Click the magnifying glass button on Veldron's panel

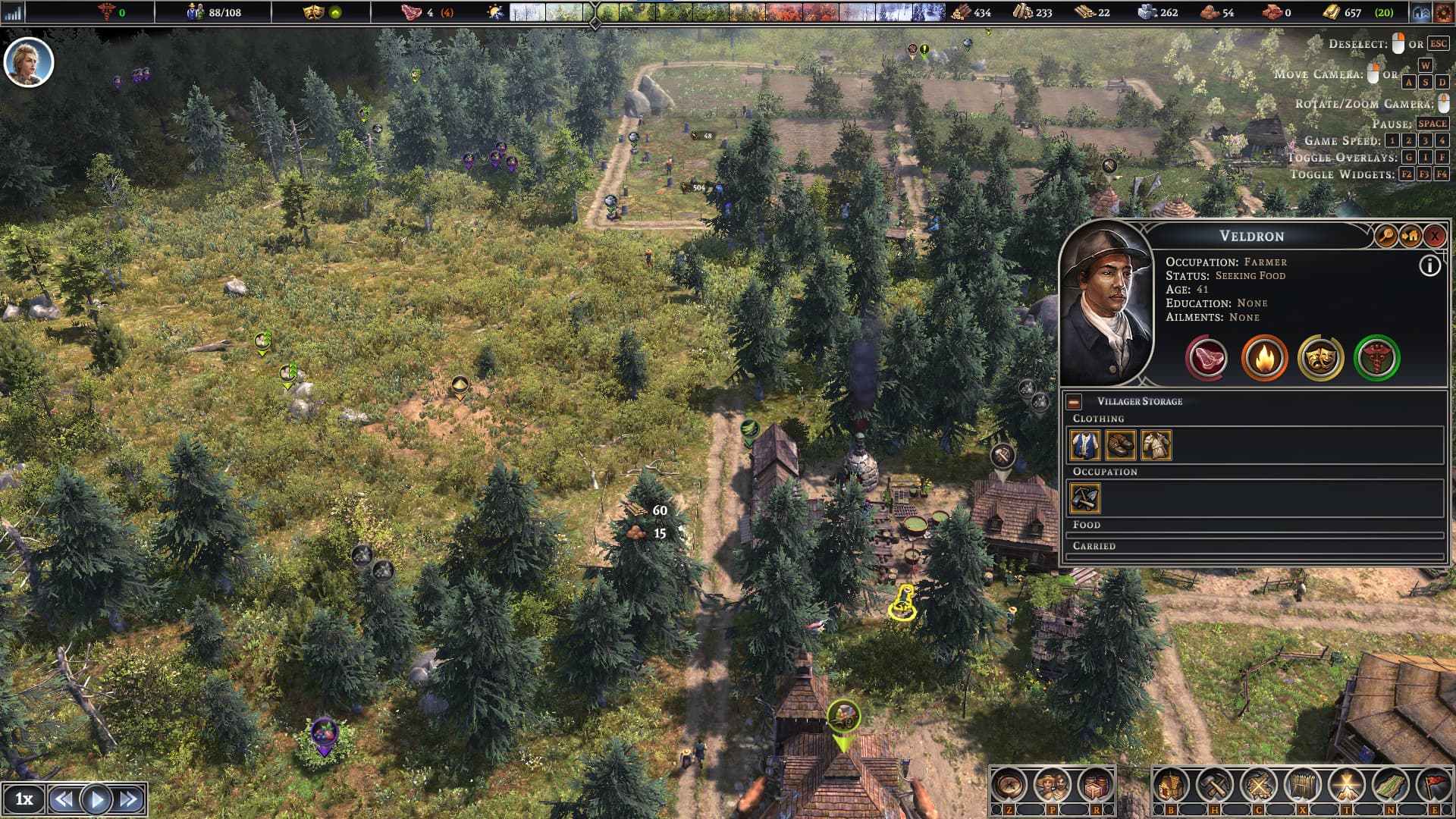(1385, 237)
